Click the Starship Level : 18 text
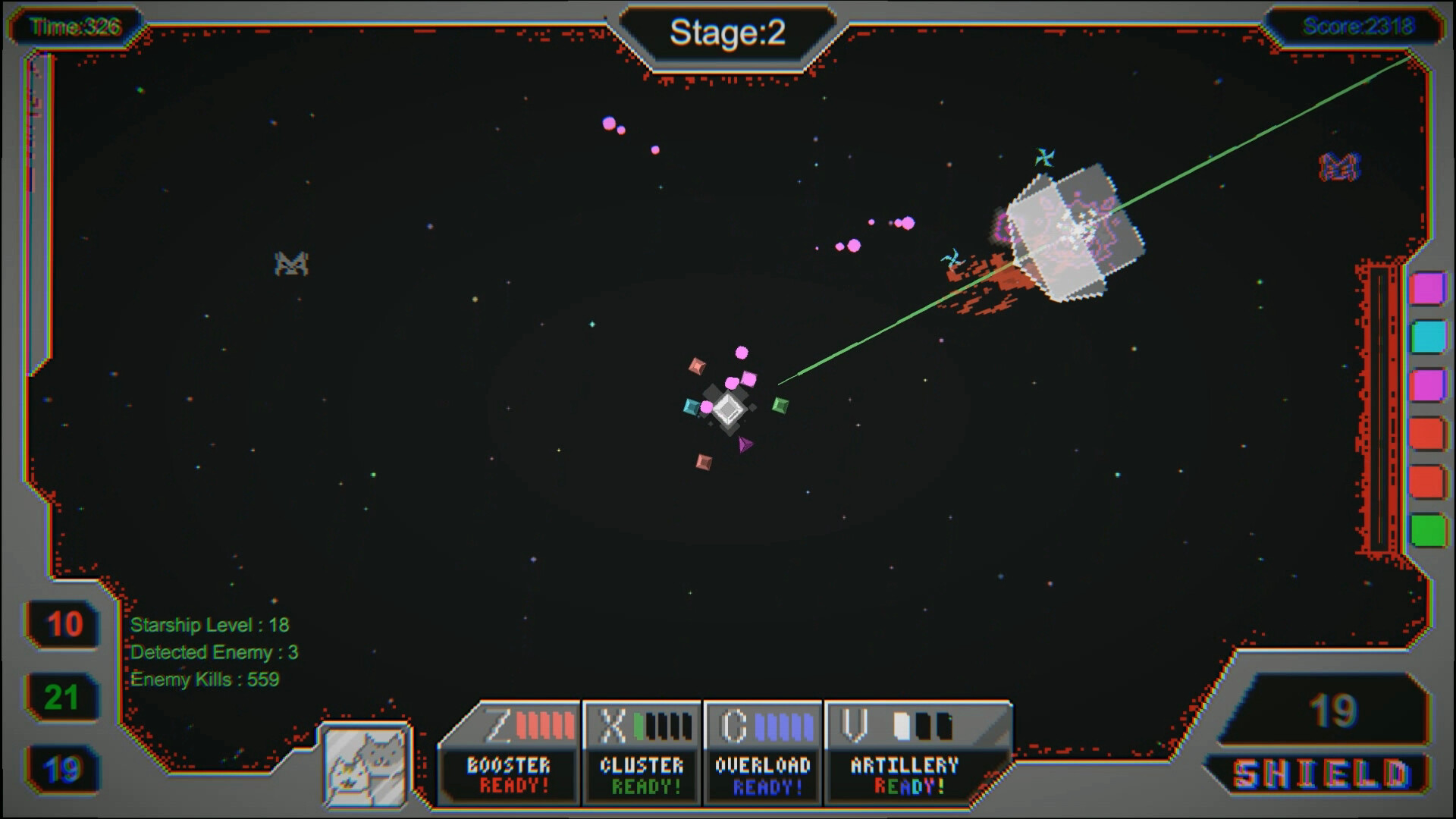The image size is (1456, 819). point(207,626)
